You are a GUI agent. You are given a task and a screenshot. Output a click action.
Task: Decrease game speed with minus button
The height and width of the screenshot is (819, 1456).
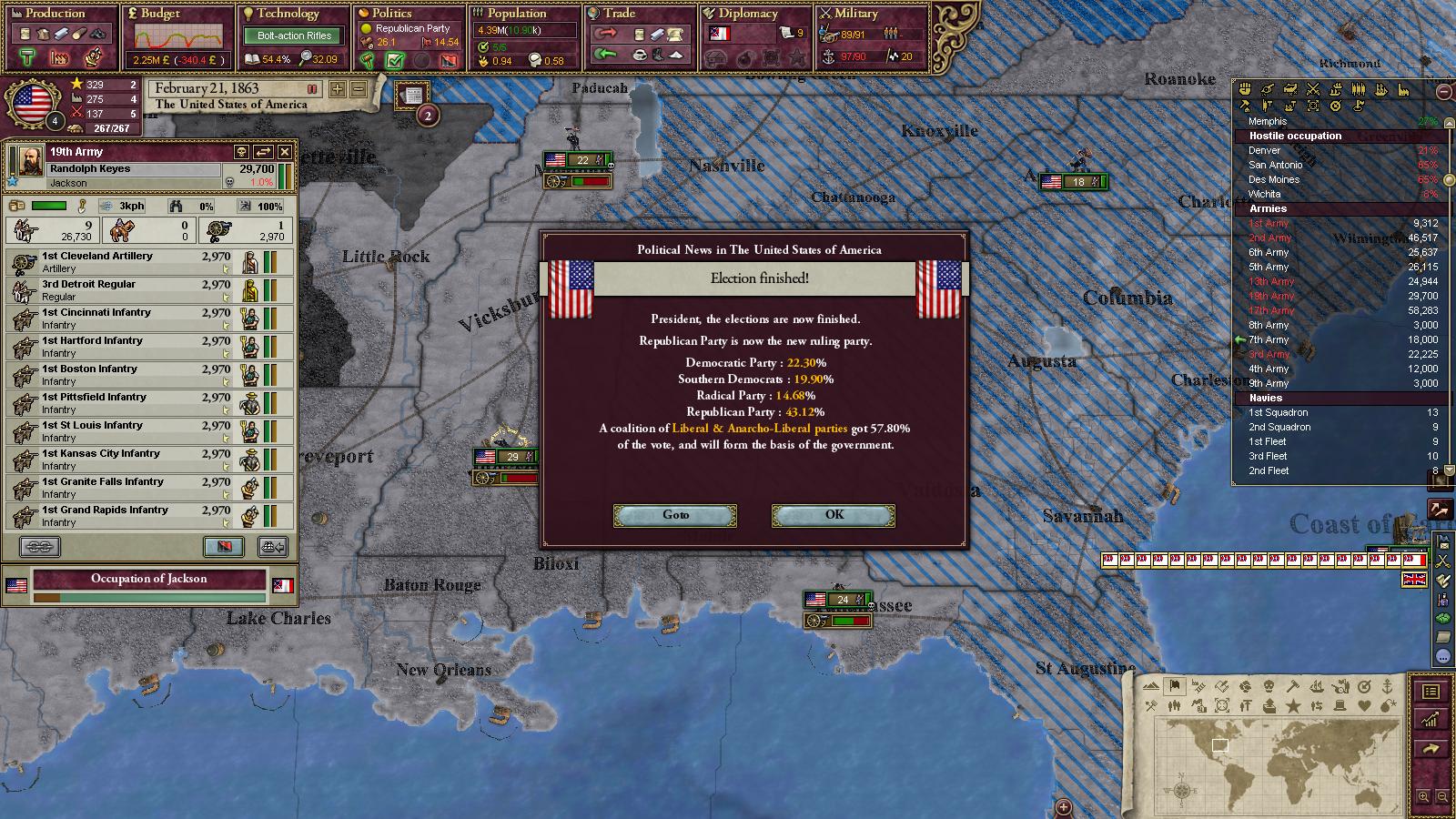point(359,89)
